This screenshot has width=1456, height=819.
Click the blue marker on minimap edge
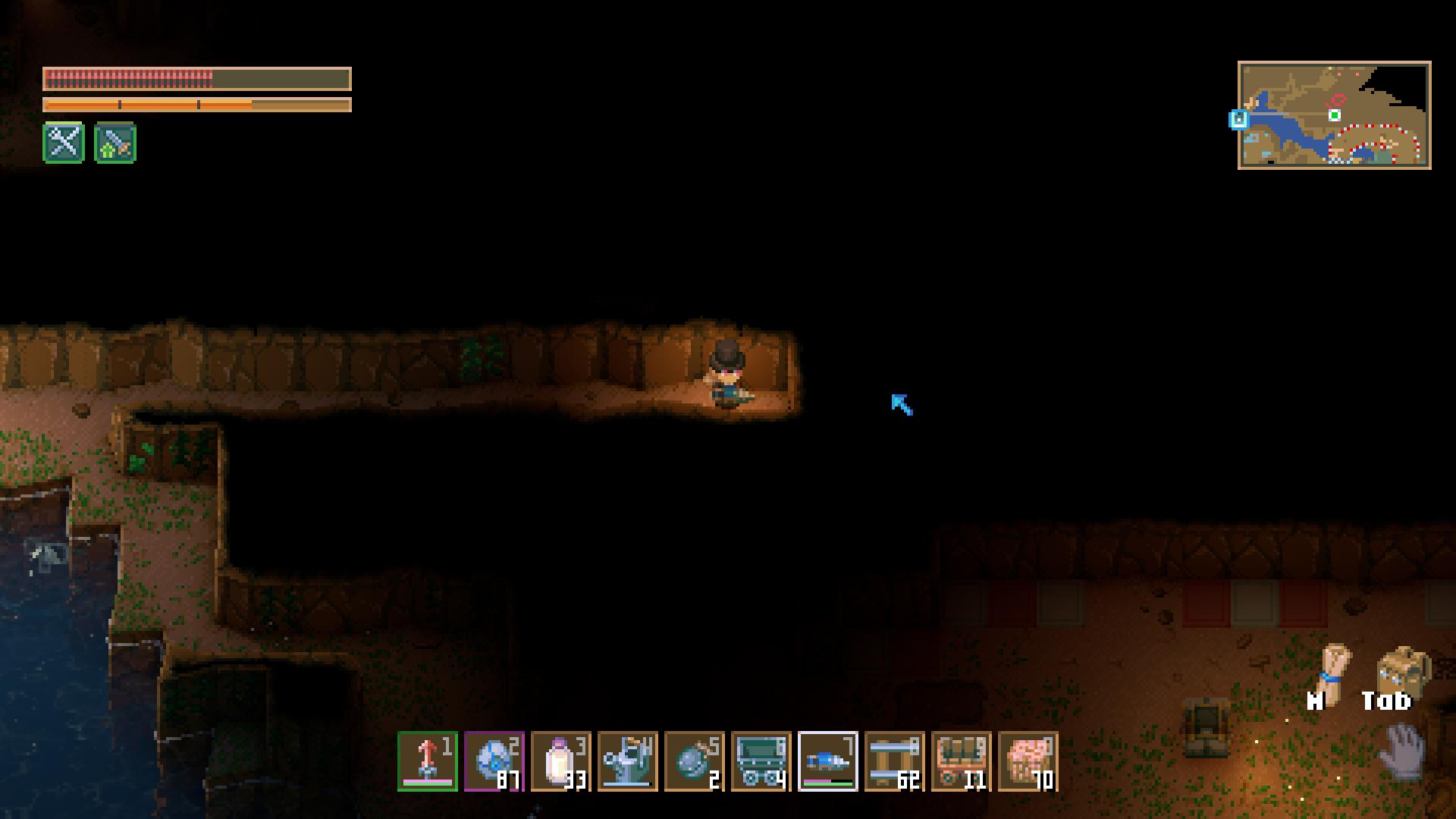1239,119
